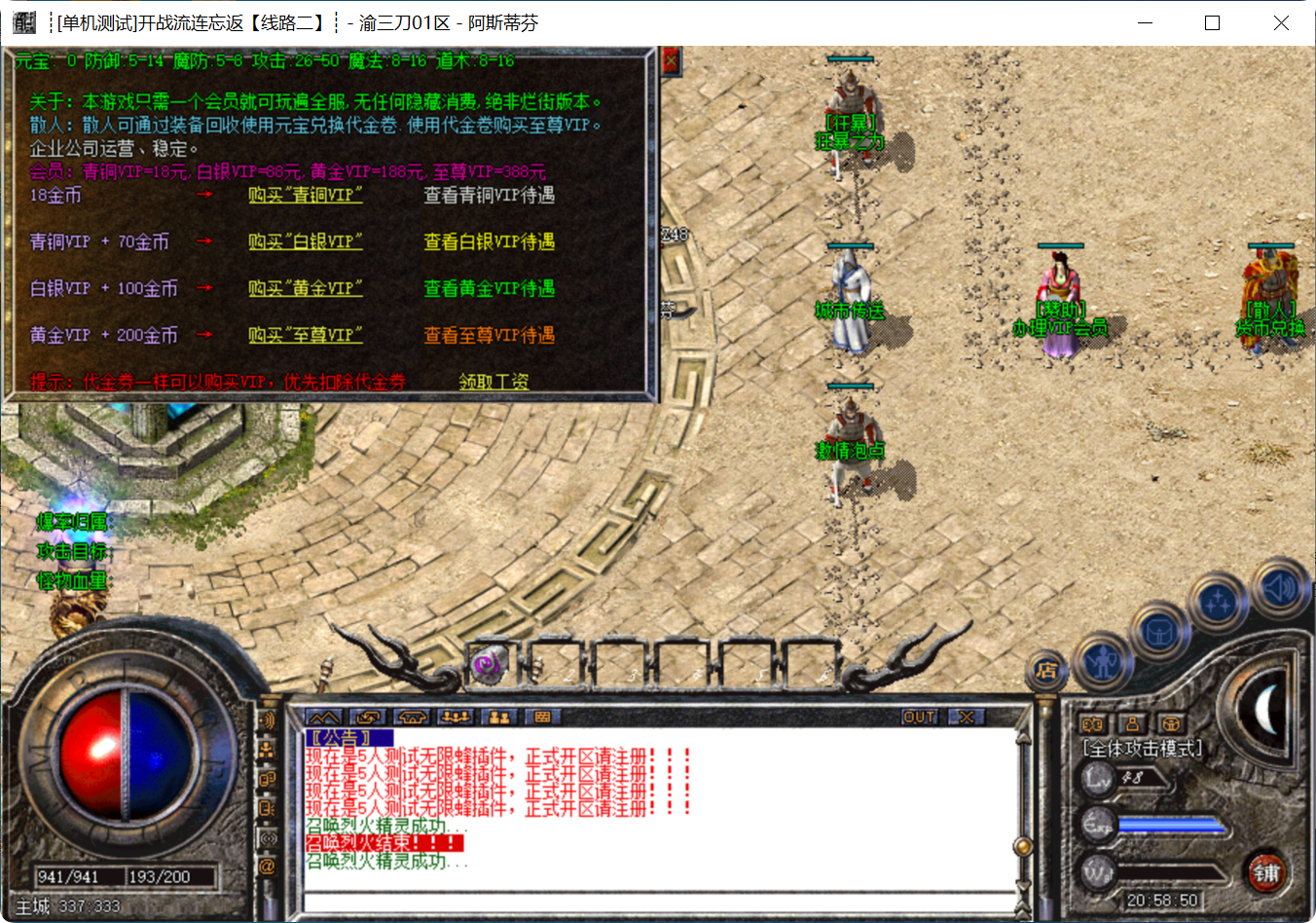Open the skills window via the sparkles icon
This screenshot has height=923, width=1316.
[x=1220, y=604]
